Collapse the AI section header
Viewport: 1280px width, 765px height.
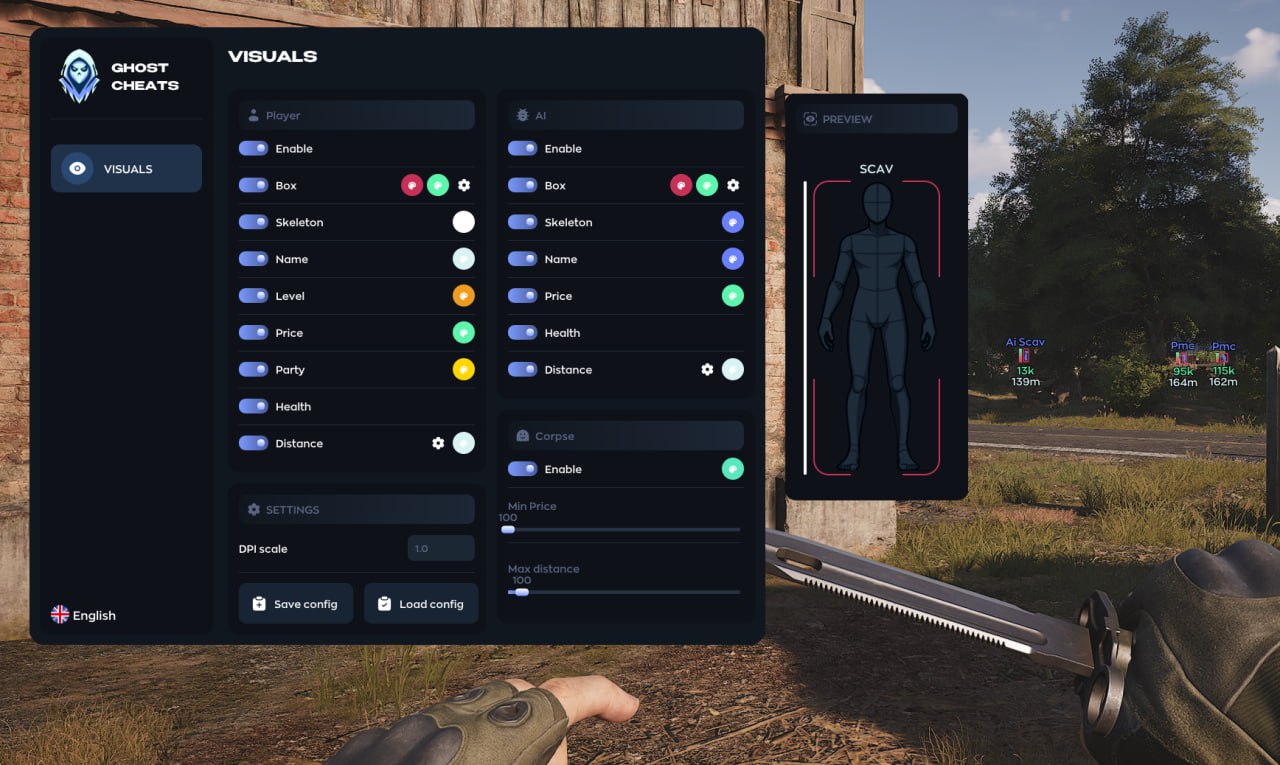pyautogui.click(x=624, y=114)
